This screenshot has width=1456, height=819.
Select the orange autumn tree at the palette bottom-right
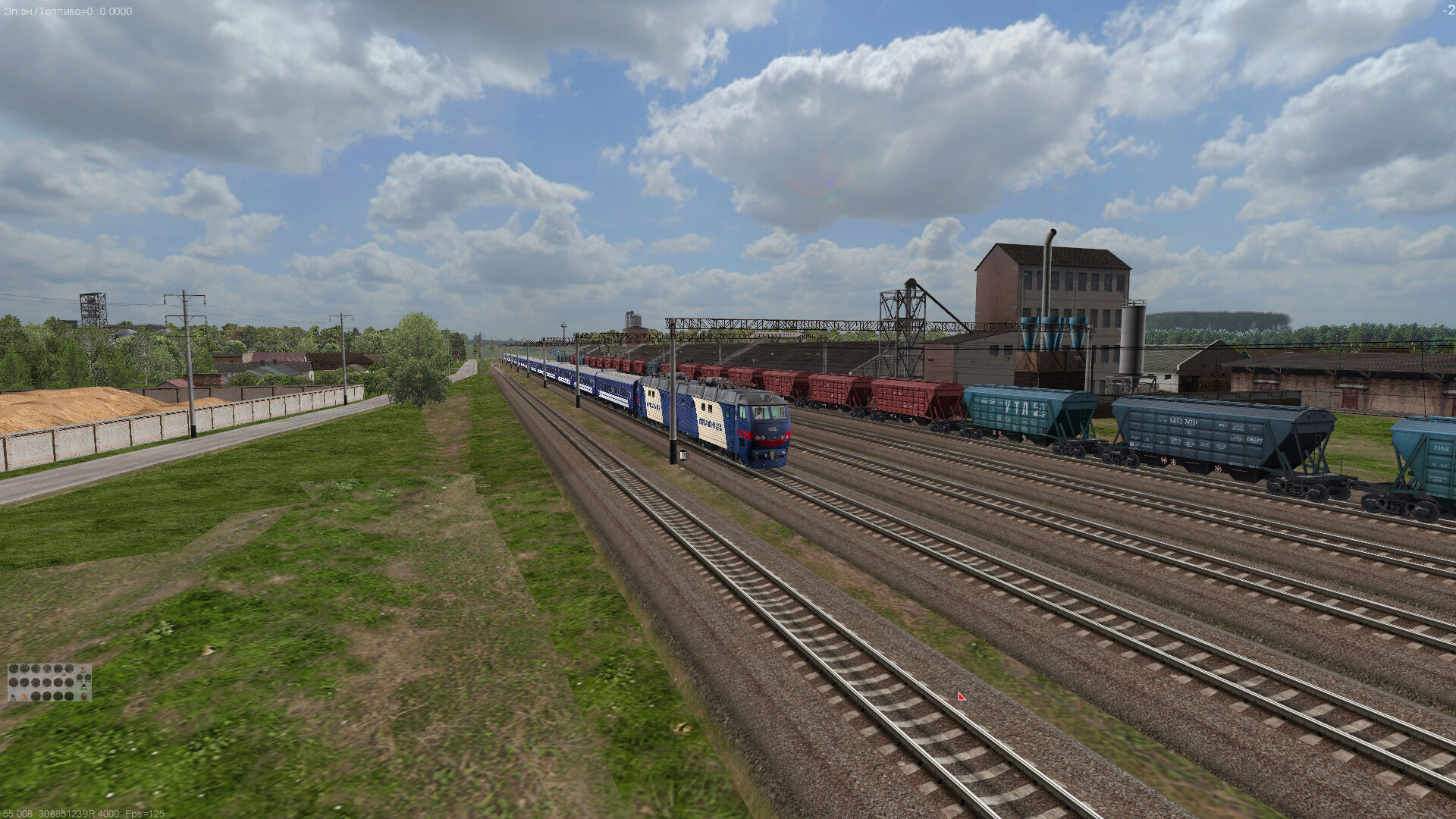click(84, 697)
